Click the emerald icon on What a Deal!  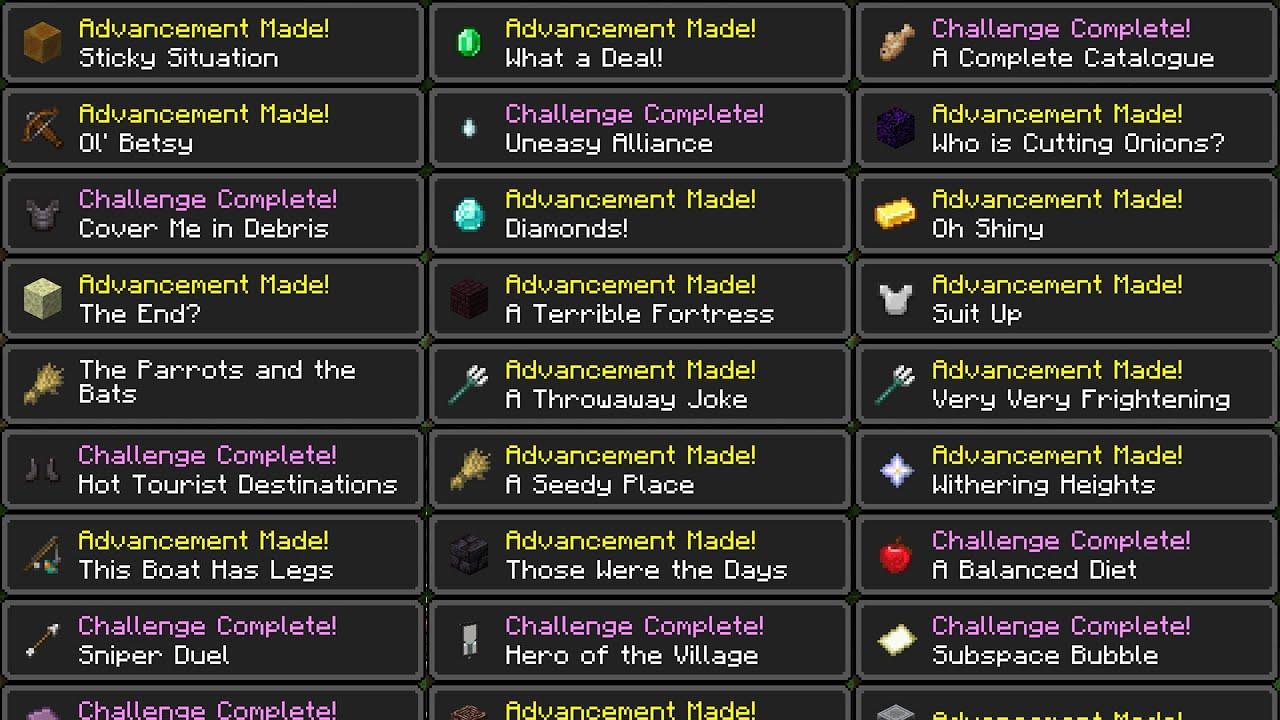tap(469, 42)
